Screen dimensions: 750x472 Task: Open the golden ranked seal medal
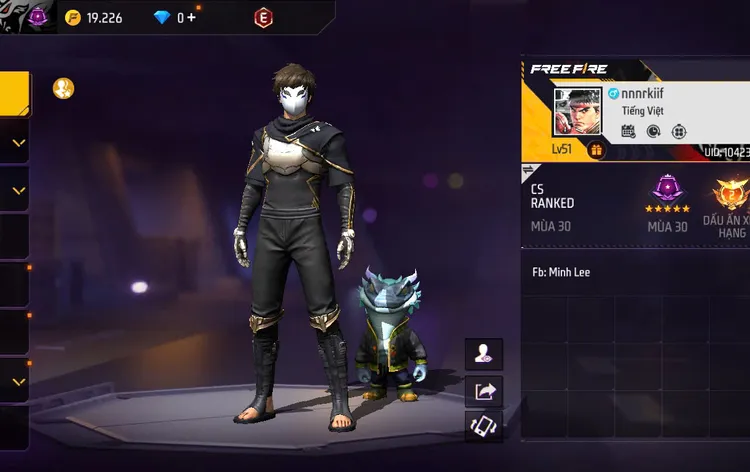coord(731,195)
